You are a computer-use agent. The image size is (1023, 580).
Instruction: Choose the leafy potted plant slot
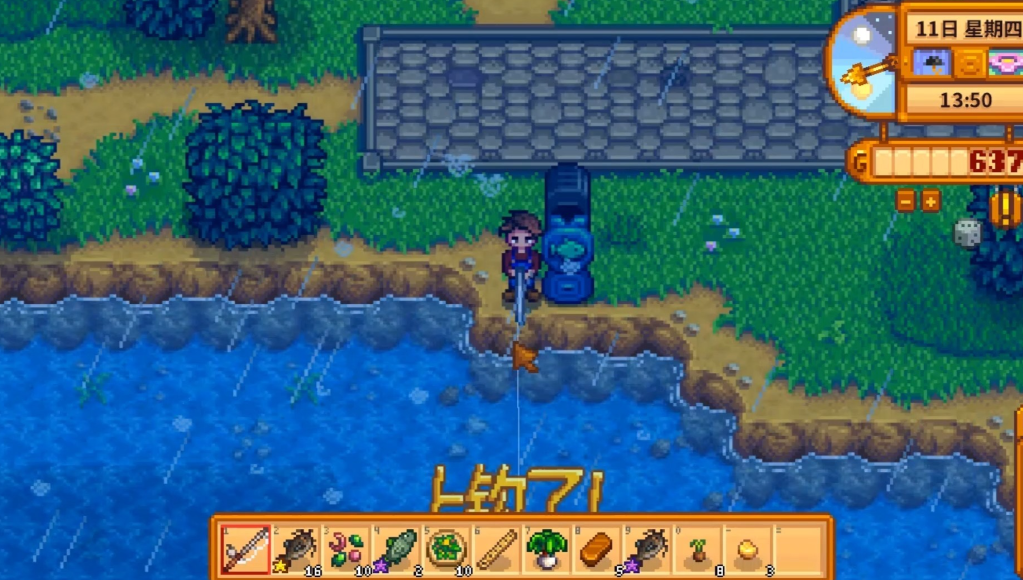click(x=547, y=549)
